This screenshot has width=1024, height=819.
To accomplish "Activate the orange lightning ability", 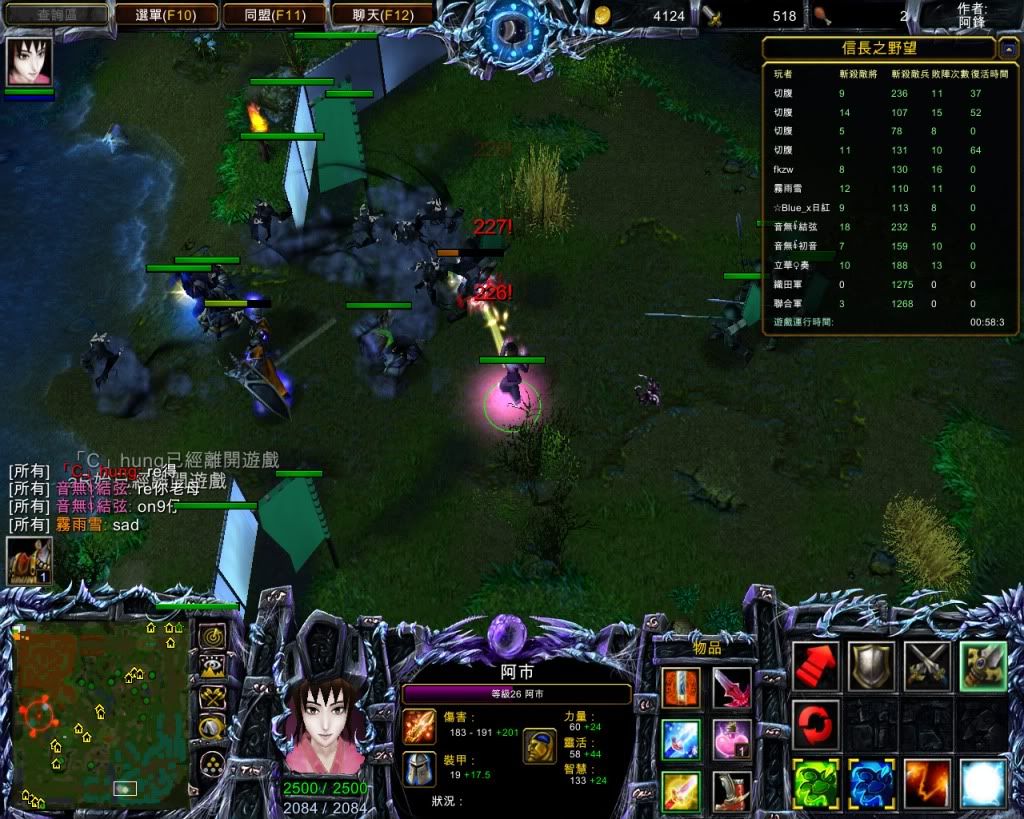I will click(927, 783).
